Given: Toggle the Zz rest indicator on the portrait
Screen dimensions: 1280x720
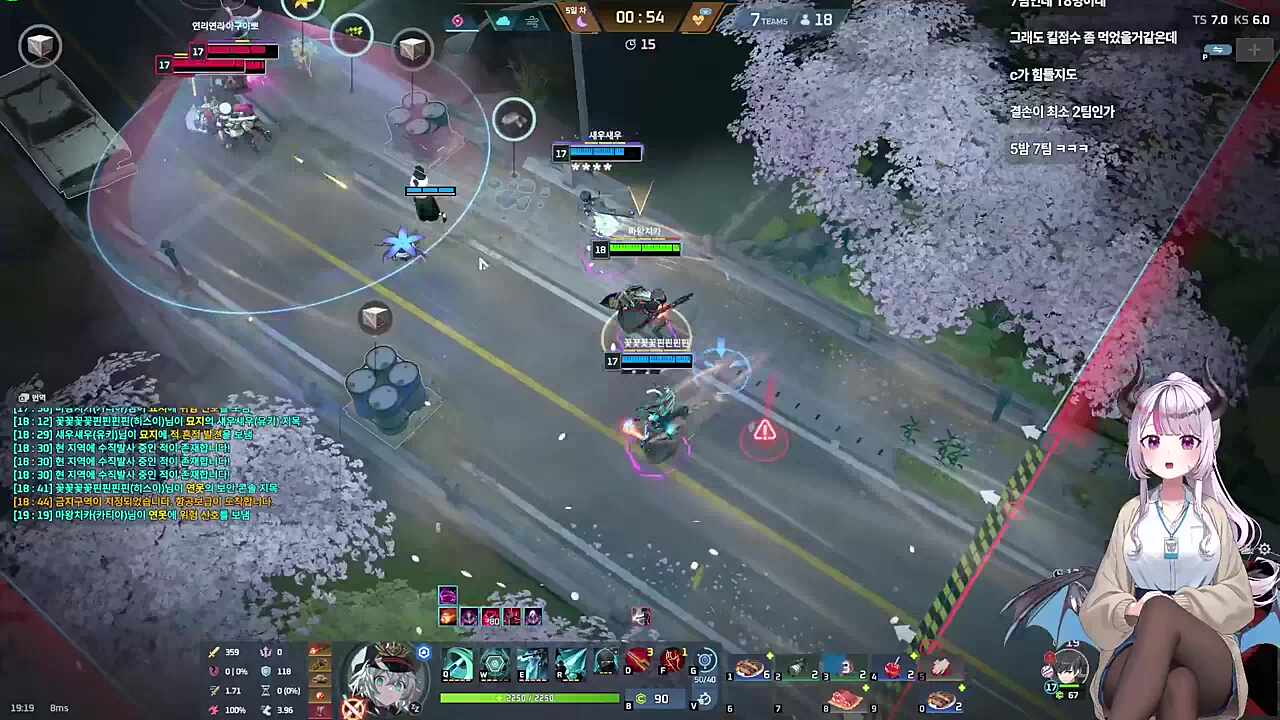Looking at the screenshot, I should (416, 707).
